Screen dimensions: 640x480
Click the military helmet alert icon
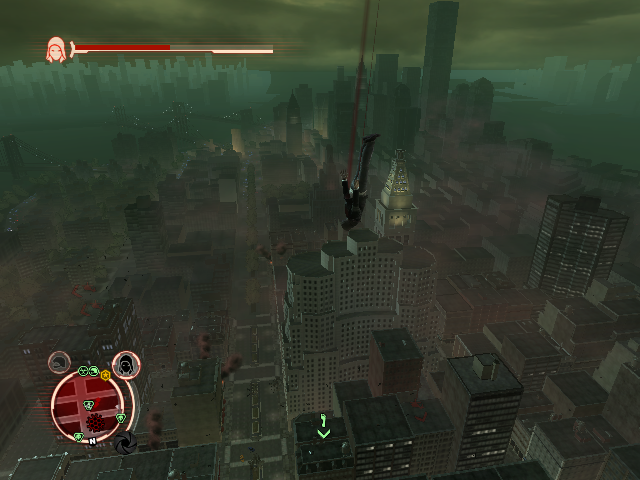[60, 362]
